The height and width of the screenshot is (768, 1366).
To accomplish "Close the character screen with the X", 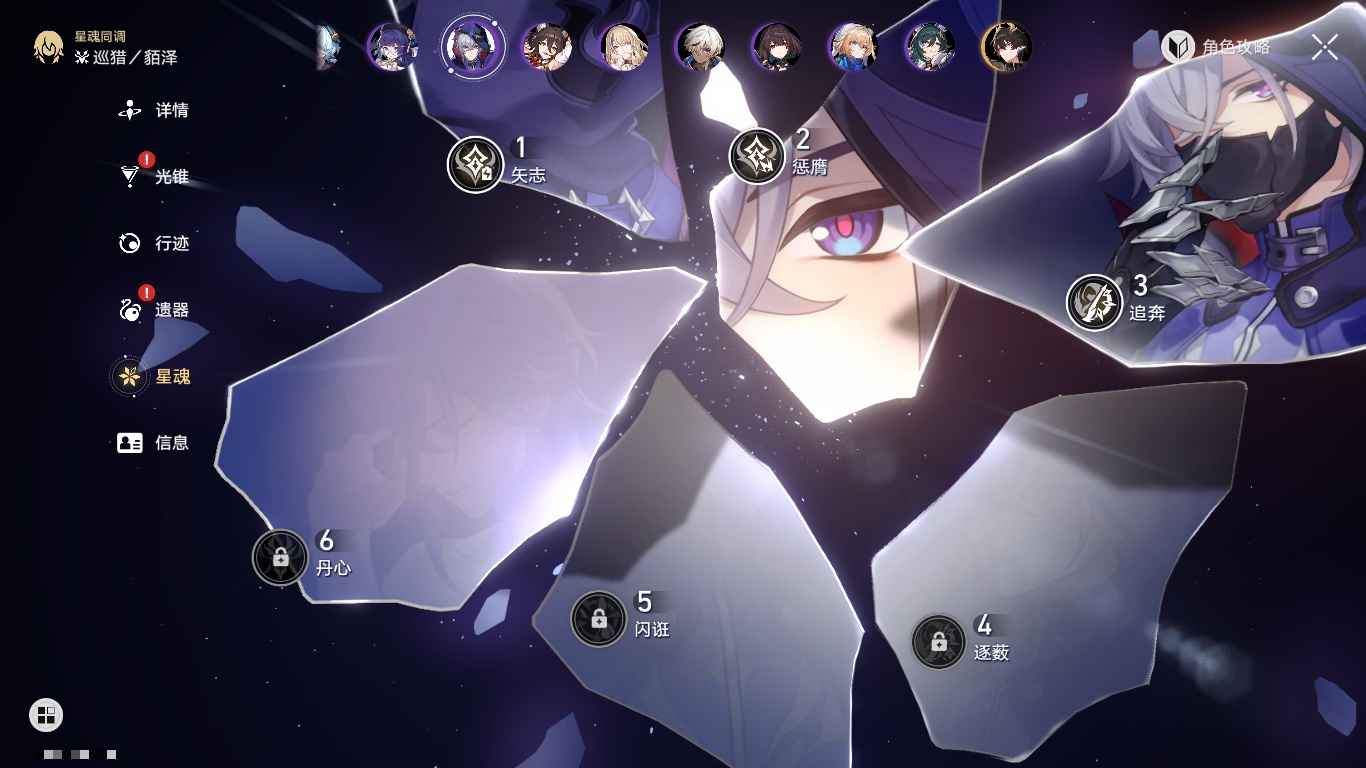I will coord(1325,47).
